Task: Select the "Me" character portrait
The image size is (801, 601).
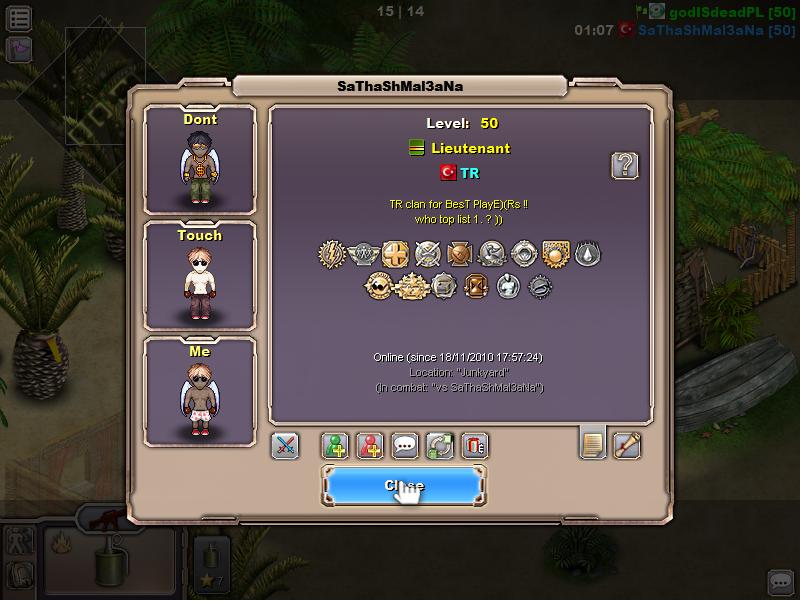Action: tap(200, 392)
